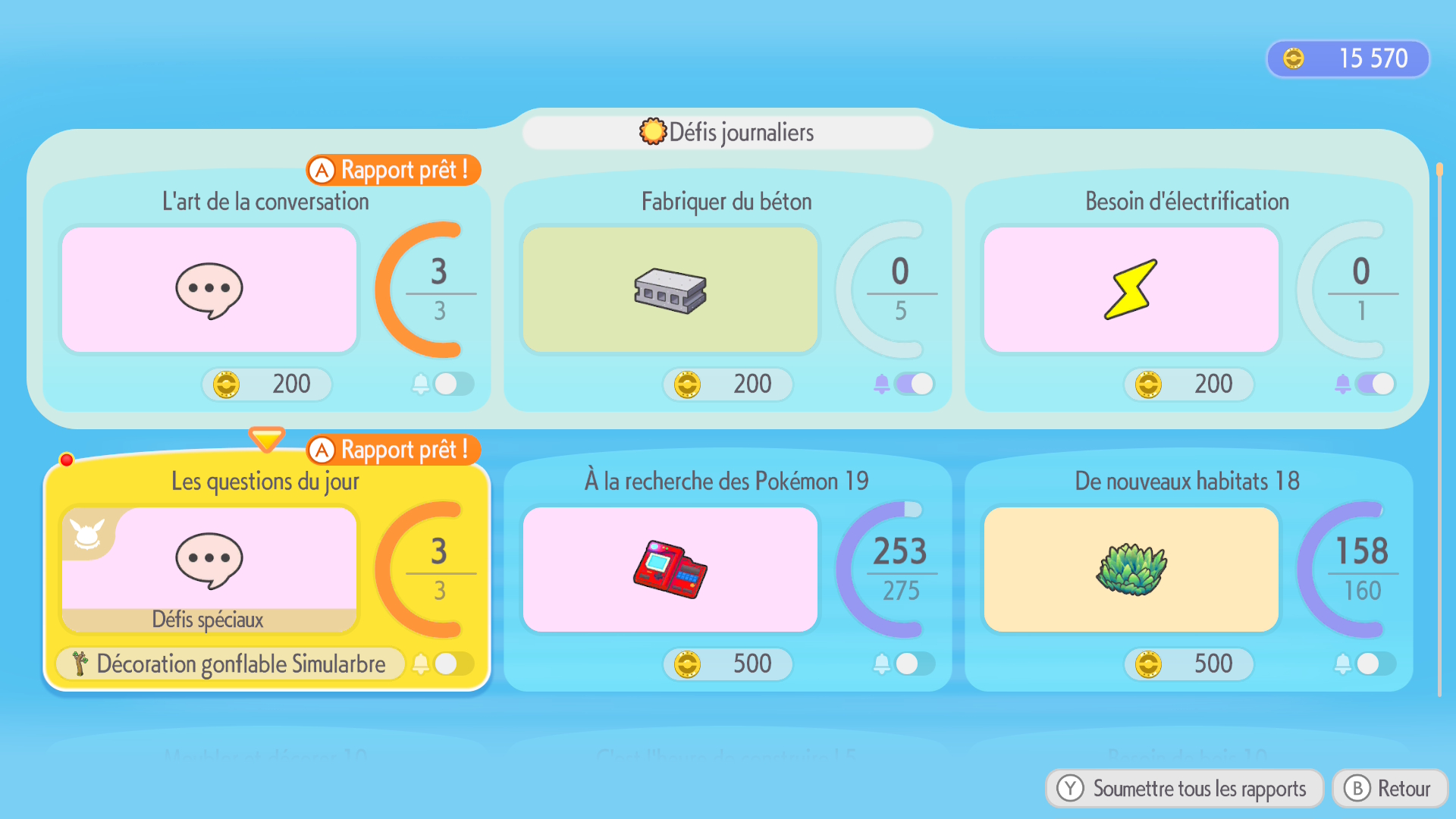The height and width of the screenshot is (819, 1456).
Task: Click the vertical scrollbar on the right
Action: [1439, 425]
